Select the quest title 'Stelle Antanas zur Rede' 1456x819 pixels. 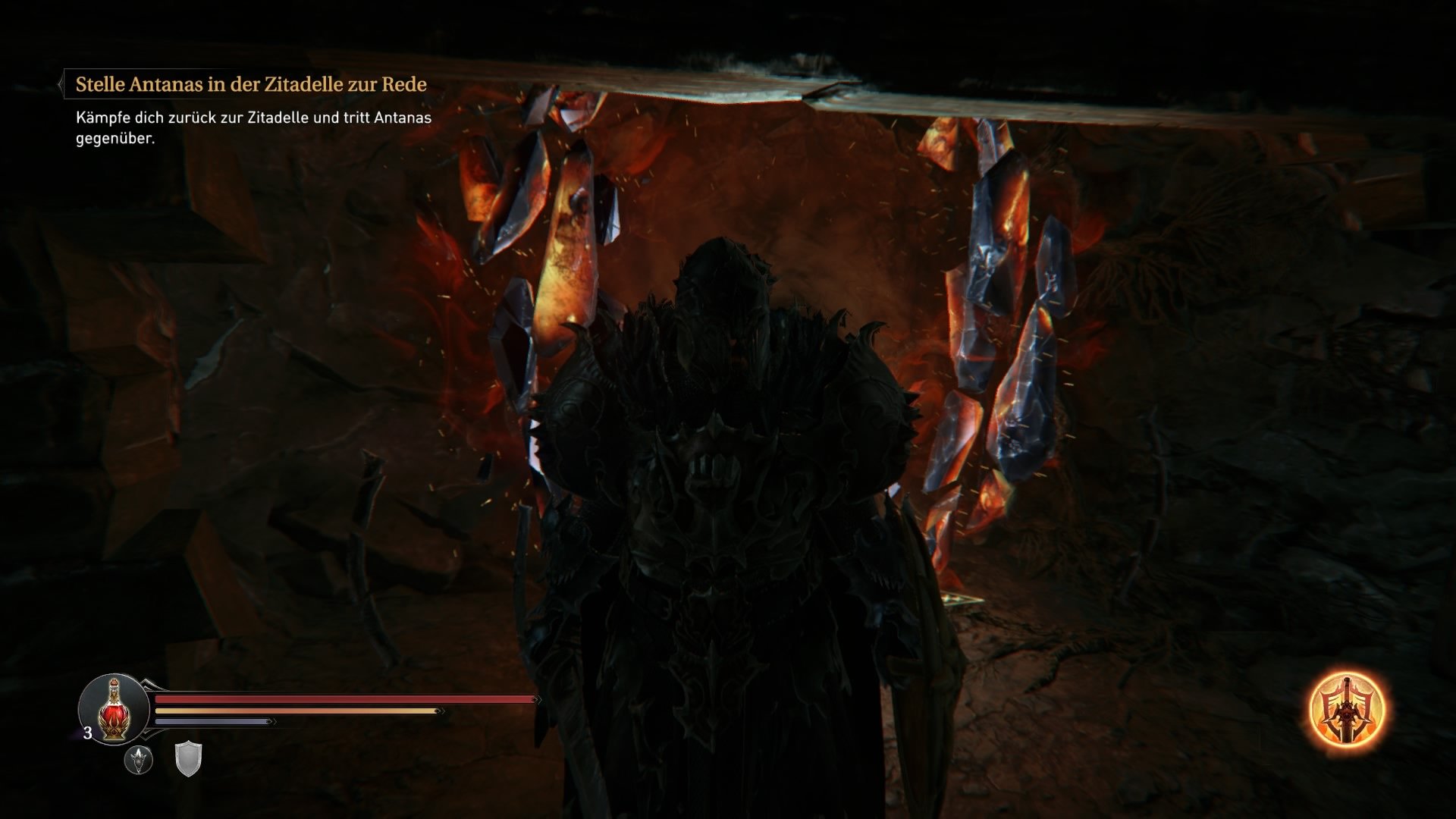point(250,84)
